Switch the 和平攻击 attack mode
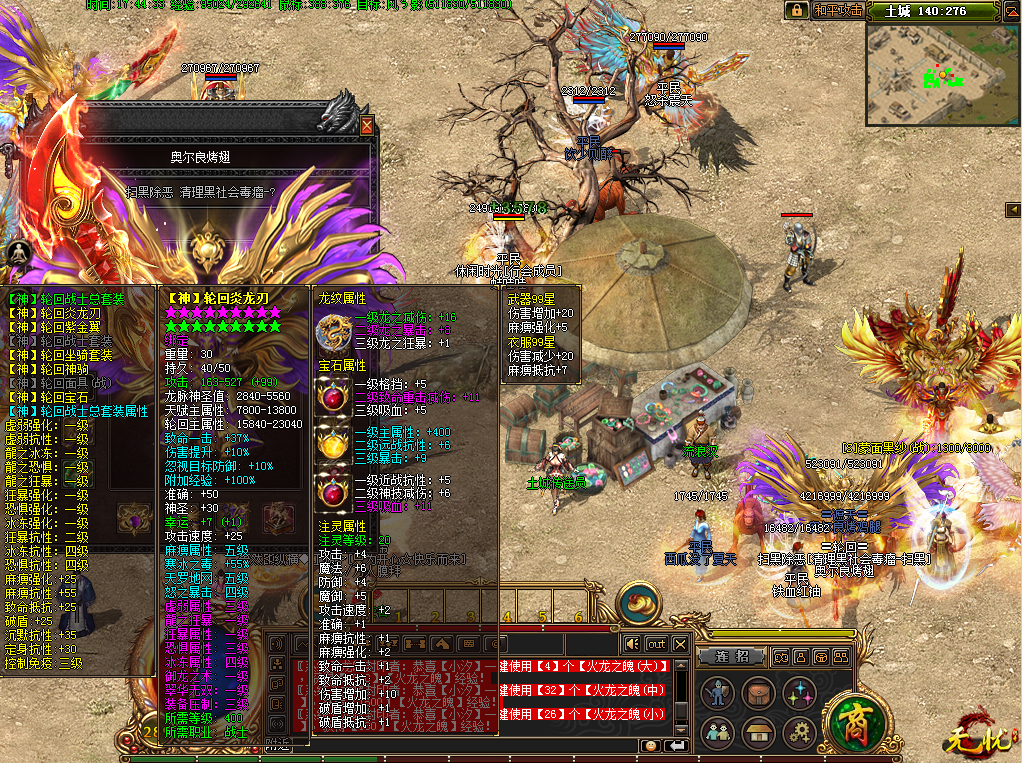Viewport: 1022px width, 763px height. [837, 10]
